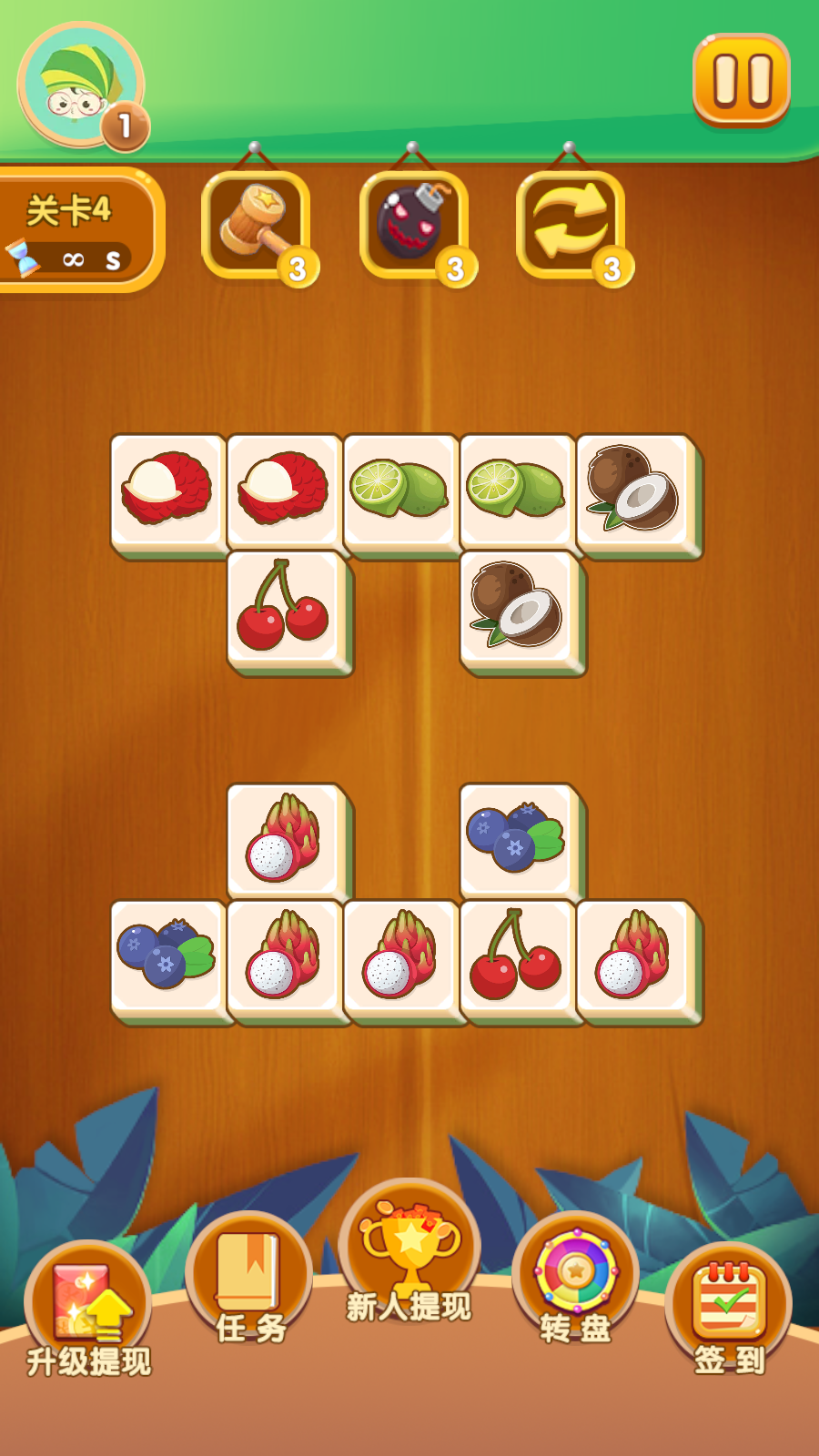Shuffle tiles with the swap arrows power-up
Screen dimensions: 819x1456
571,226
